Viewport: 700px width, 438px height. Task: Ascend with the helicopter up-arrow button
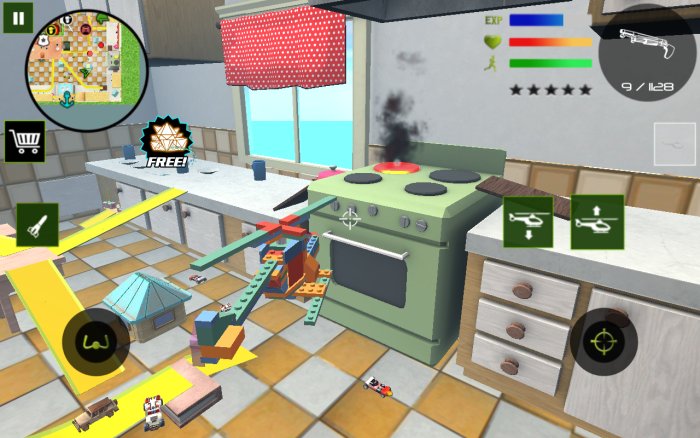click(x=597, y=221)
